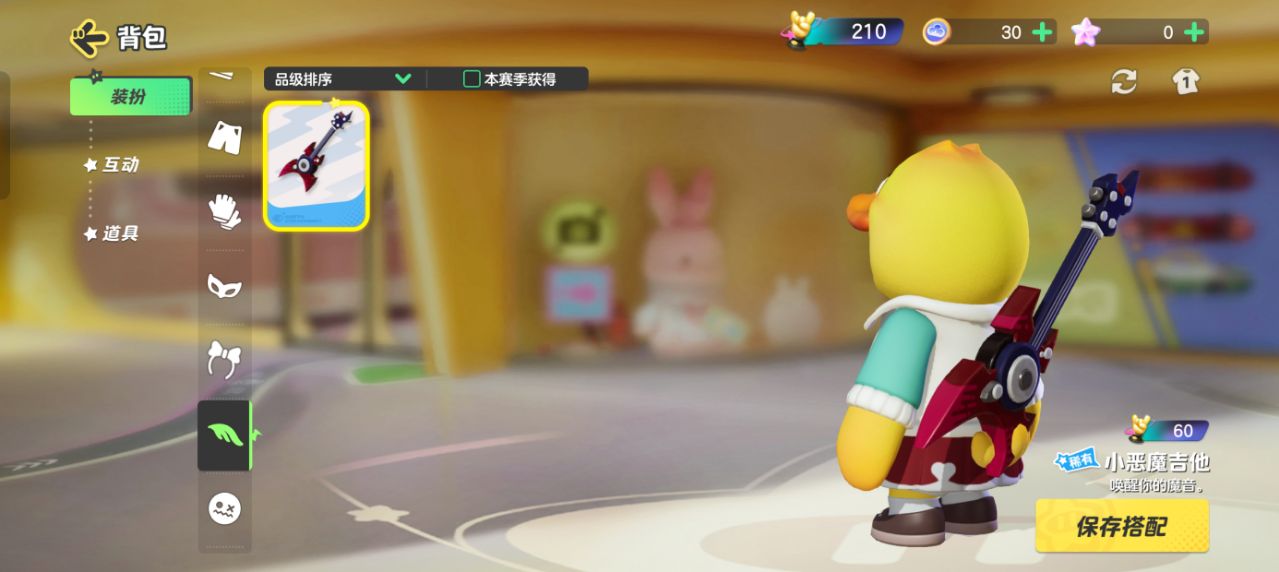Image resolution: width=1279 pixels, height=572 pixels.
Task: Toggle the 本赛季获得 checkbox
Action: pos(472,79)
